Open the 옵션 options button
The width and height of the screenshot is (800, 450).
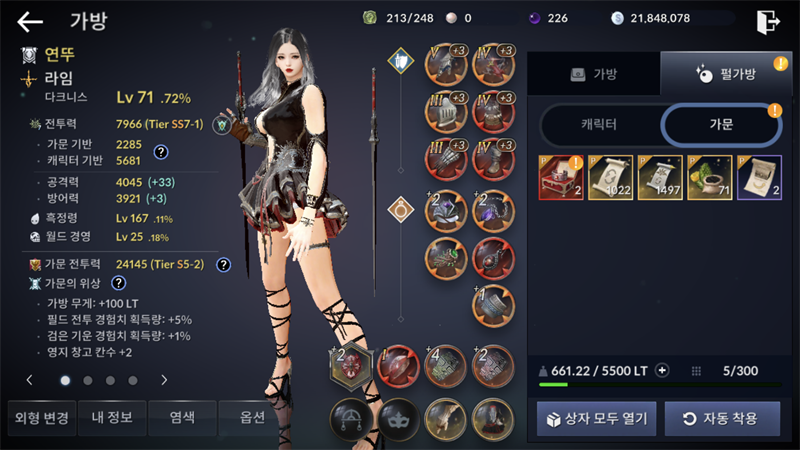click(x=242, y=417)
